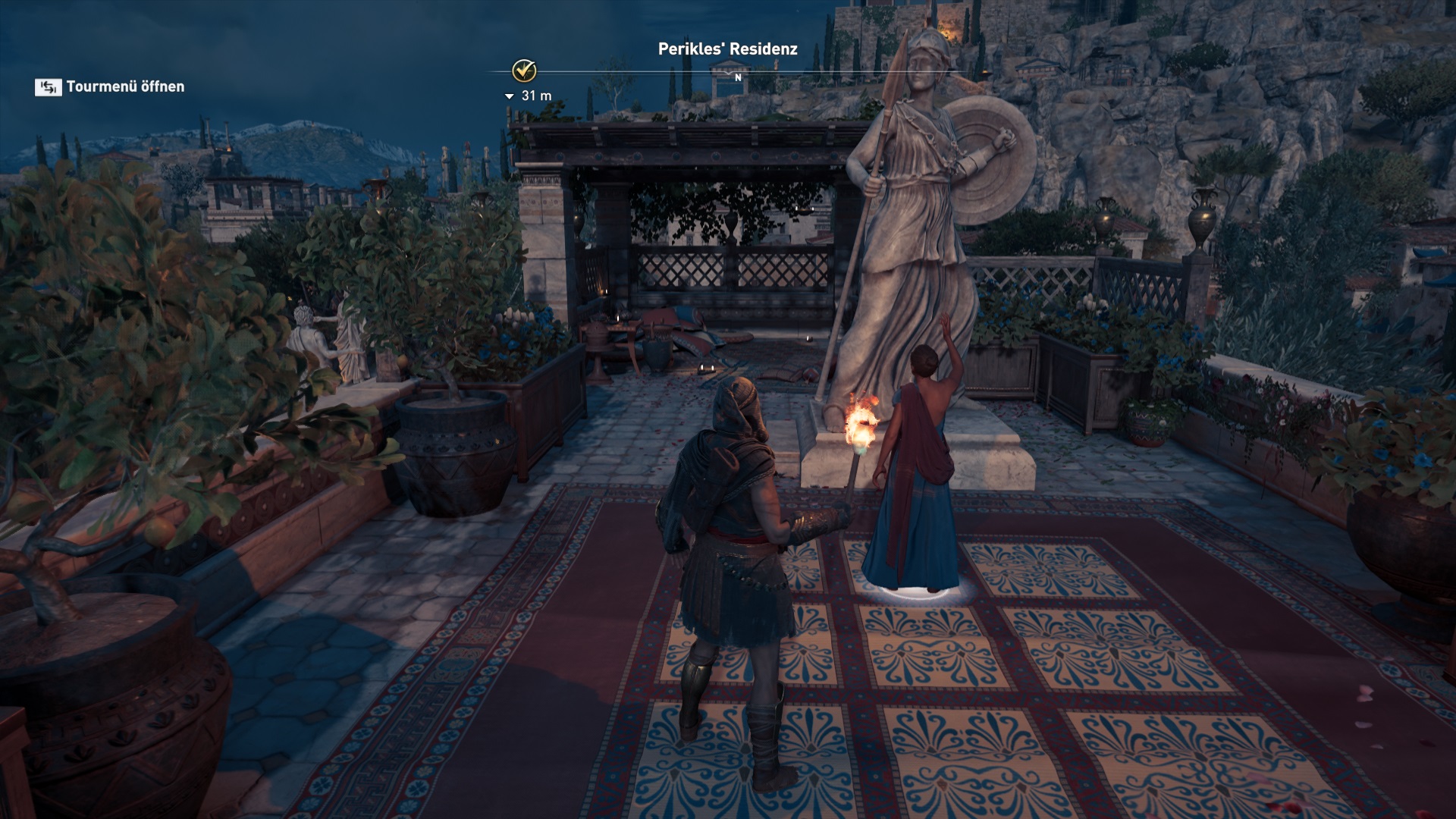1456x819 pixels.
Task: Select the gold checkmark objective marker
Action: pos(524,71)
